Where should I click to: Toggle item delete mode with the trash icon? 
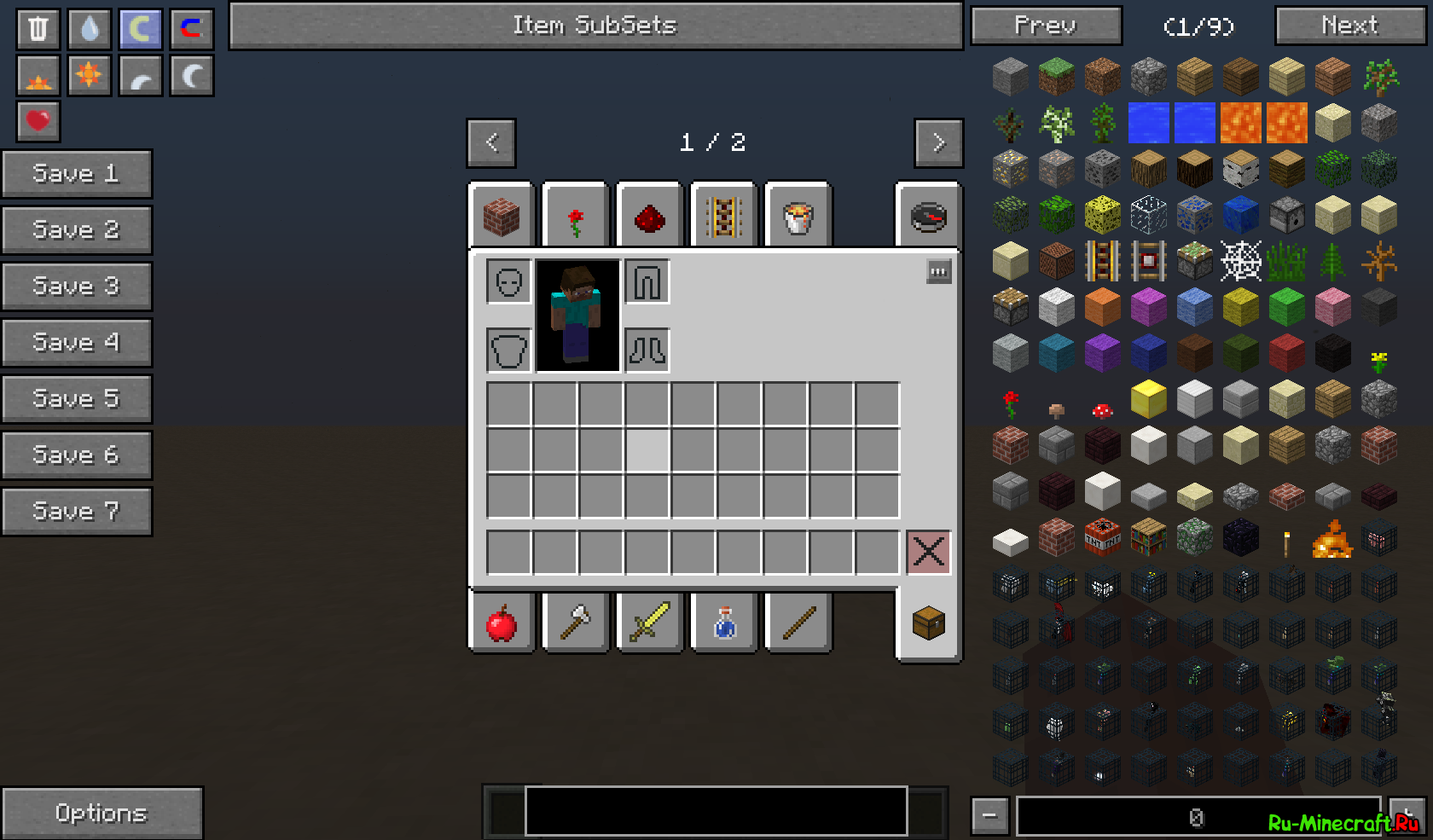pos(36,28)
